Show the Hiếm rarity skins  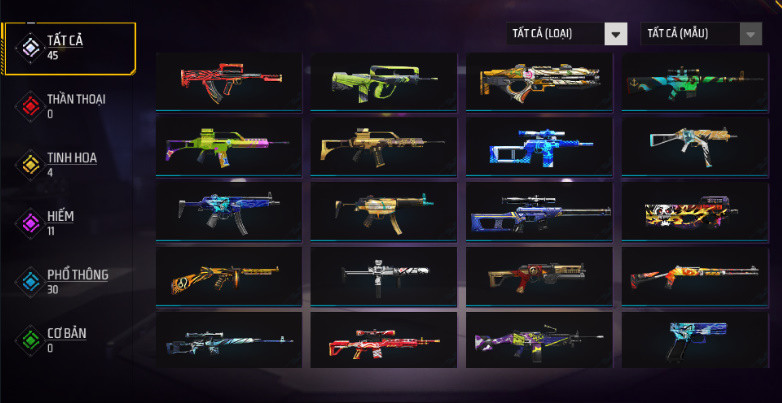point(60,221)
